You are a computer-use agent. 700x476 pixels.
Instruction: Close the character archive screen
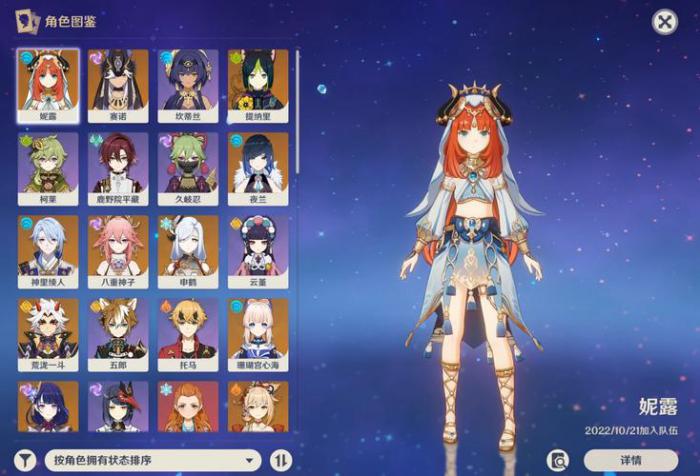(665, 22)
